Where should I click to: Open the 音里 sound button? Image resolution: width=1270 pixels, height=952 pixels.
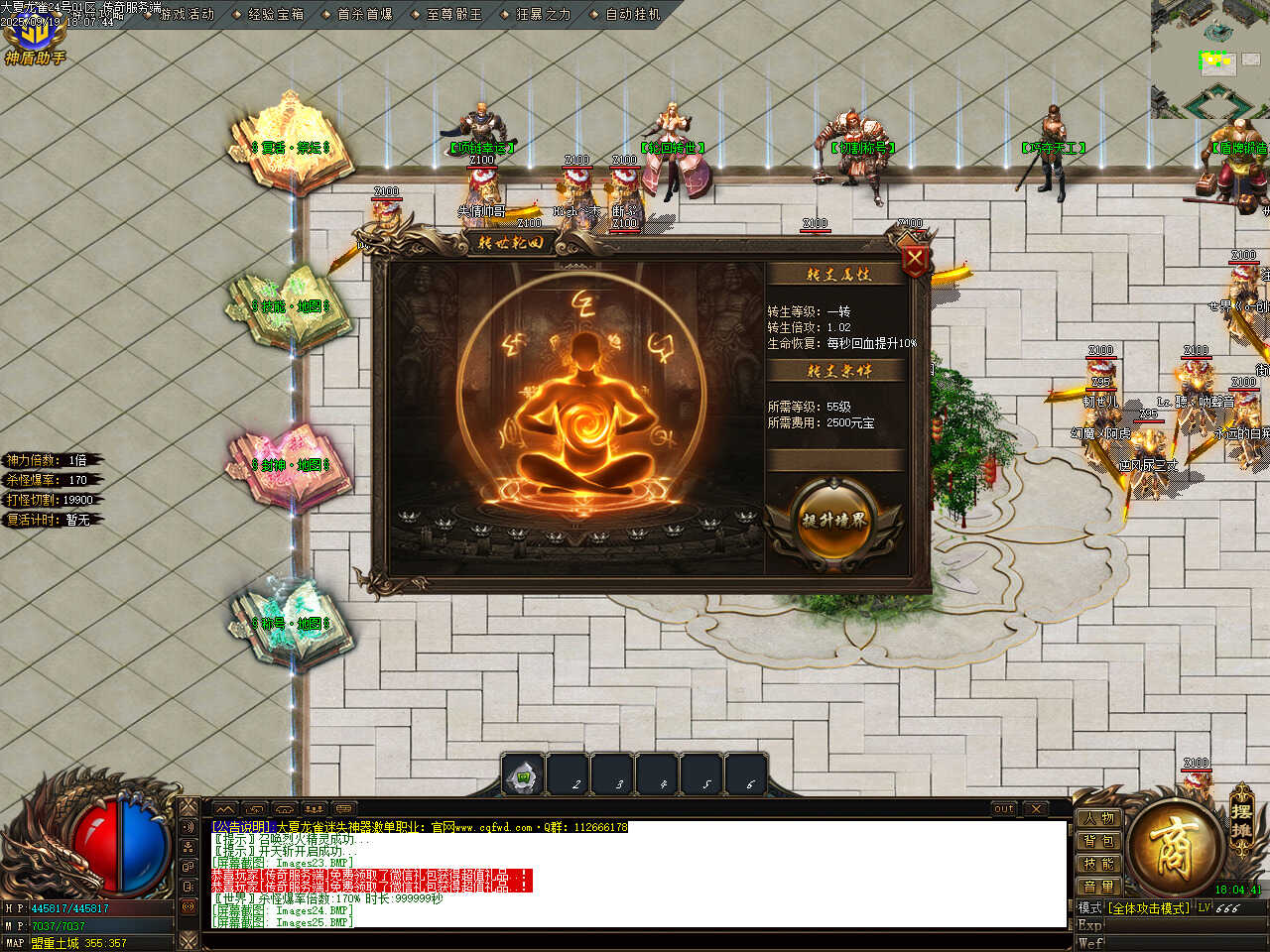tap(1099, 887)
